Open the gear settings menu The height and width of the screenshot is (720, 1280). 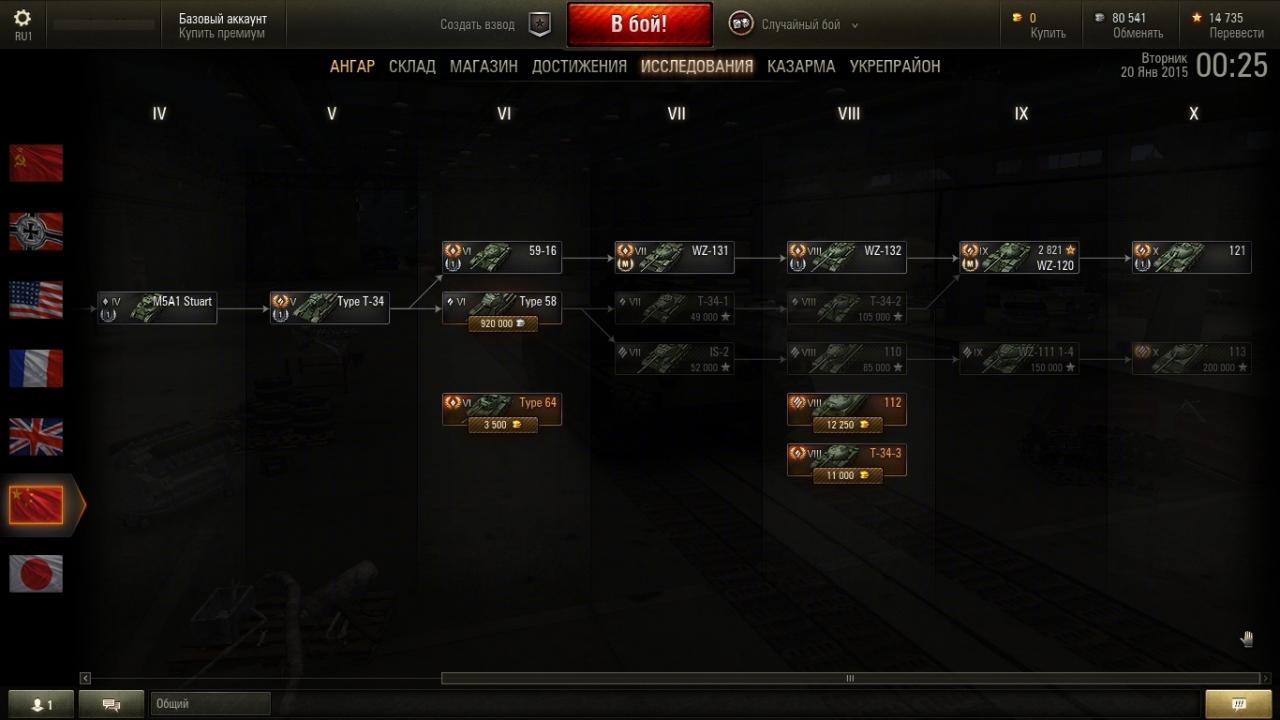click(22, 18)
